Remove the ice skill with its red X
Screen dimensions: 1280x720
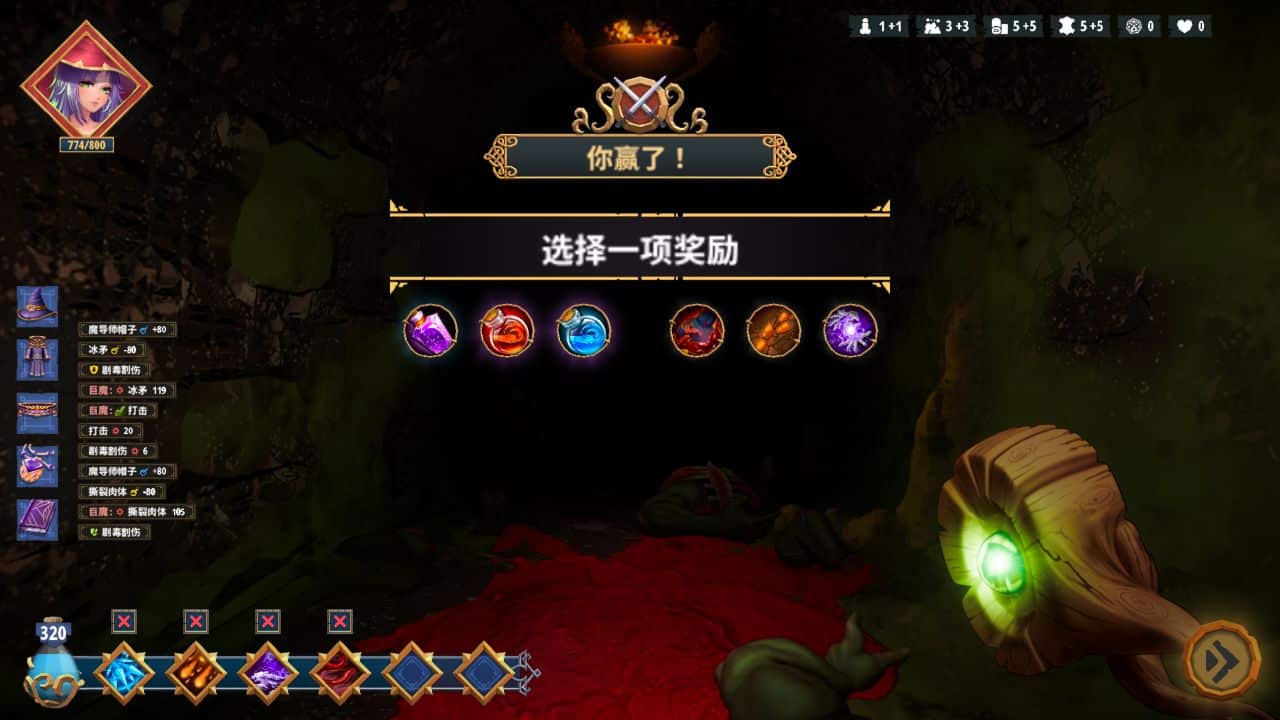tap(124, 621)
